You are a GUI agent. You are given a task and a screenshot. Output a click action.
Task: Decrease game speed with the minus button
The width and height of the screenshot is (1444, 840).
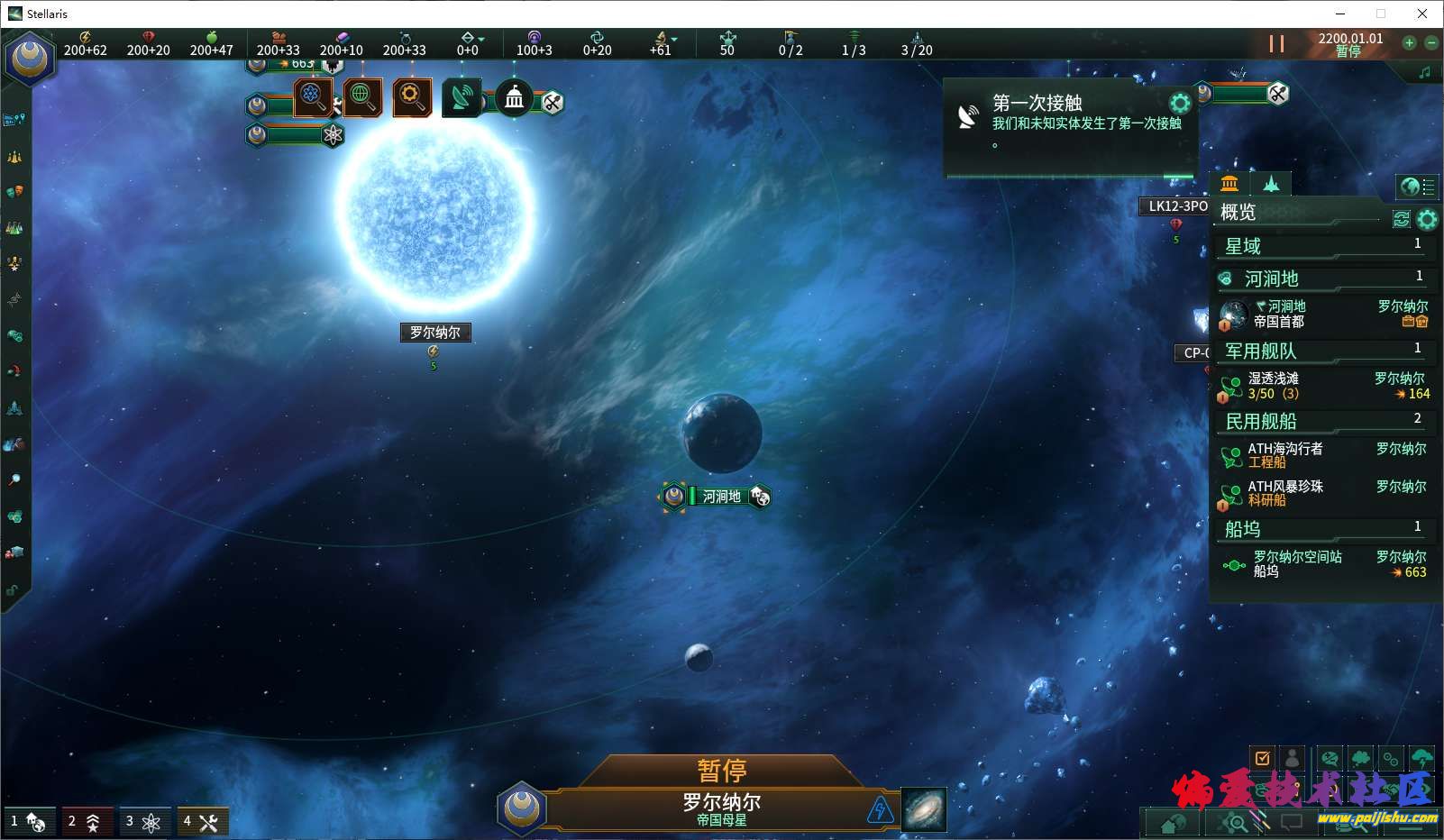[x=1430, y=42]
